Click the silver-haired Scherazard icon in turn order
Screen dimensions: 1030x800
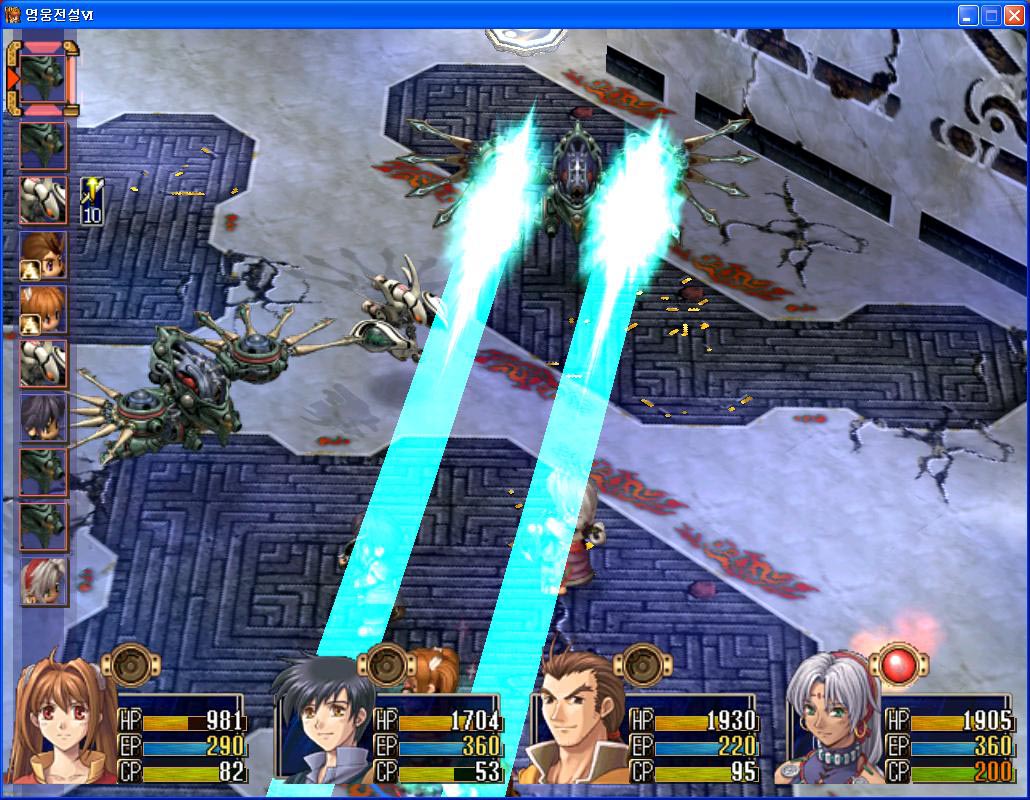pos(44,581)
